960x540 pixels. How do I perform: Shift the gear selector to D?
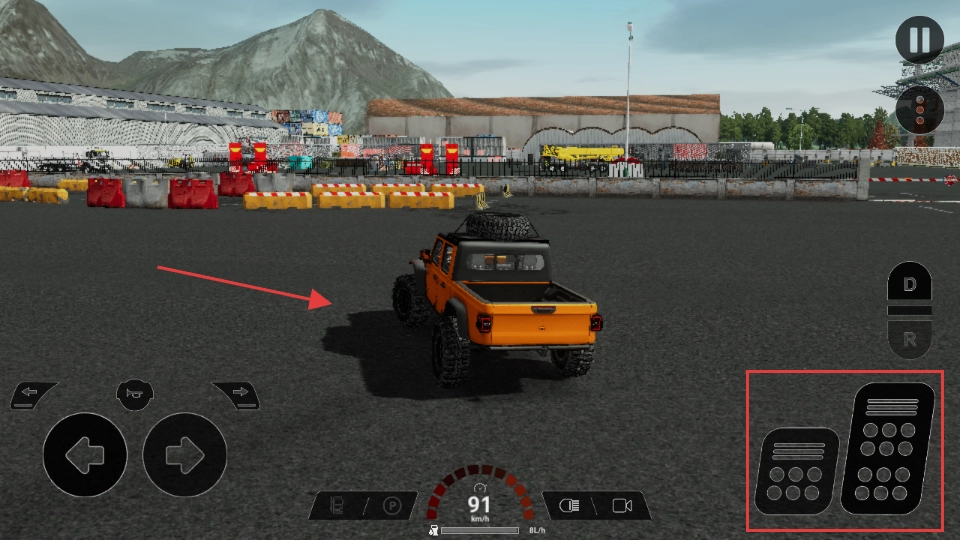click(x=909, y=285)
